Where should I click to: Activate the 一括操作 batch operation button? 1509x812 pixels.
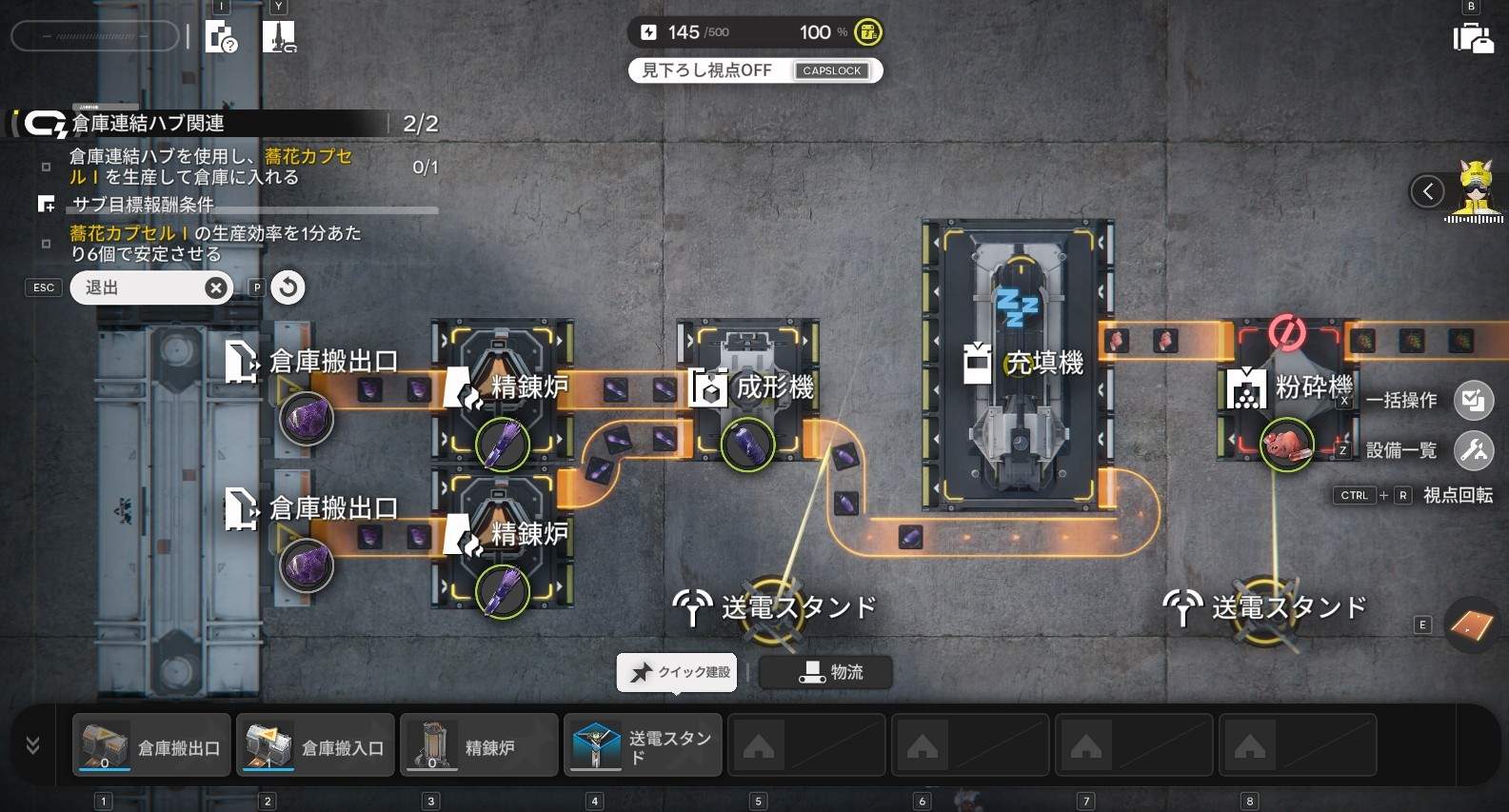[1473, 400]
